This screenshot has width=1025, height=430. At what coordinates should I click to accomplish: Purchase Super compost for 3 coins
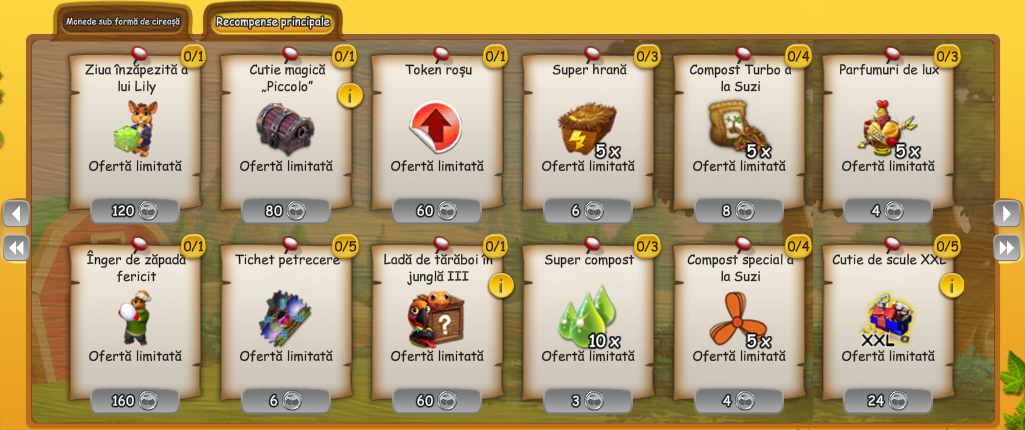coord(588,401)
